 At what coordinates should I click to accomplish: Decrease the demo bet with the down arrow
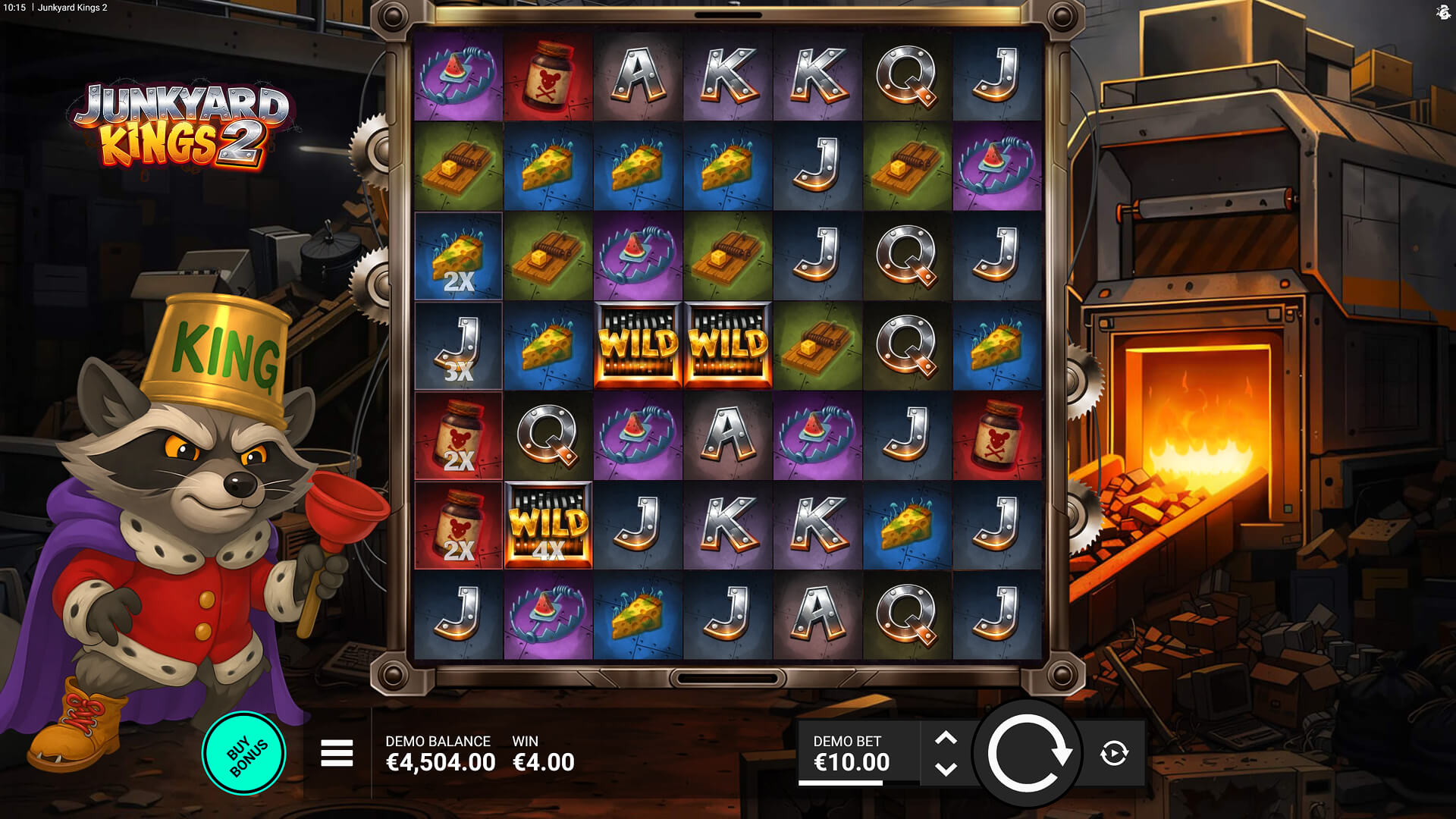click(946, 769)
